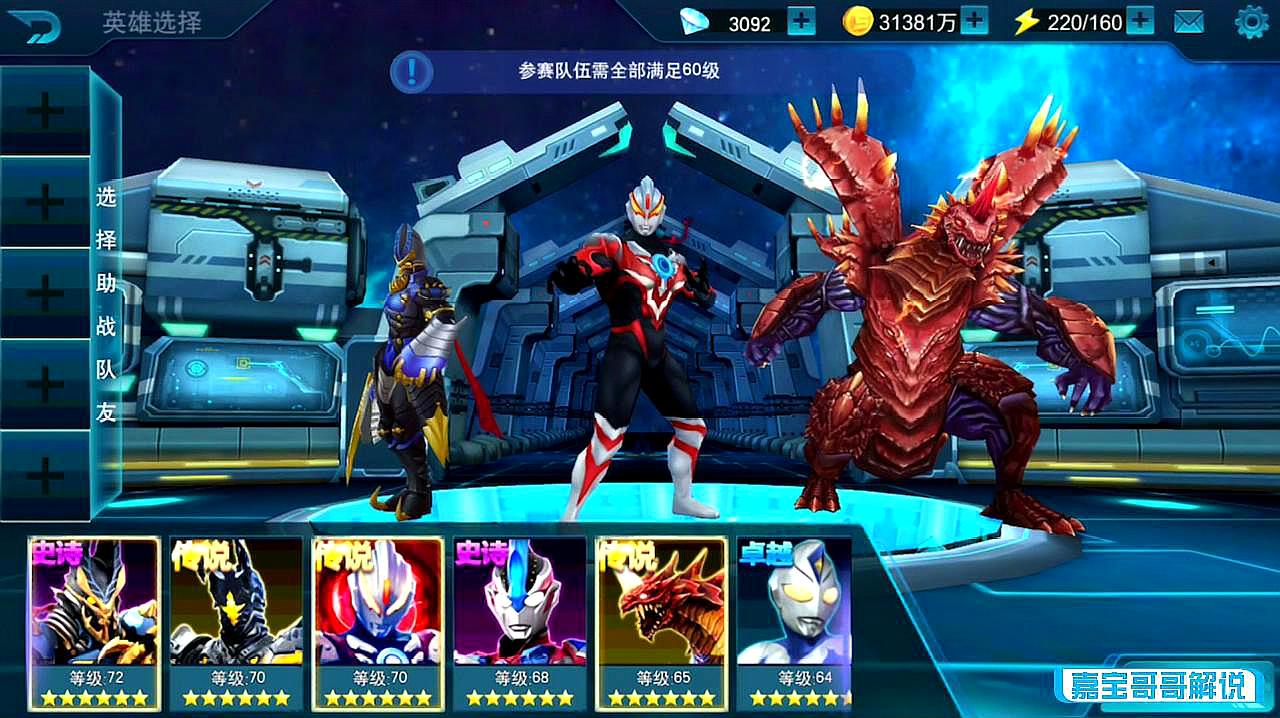Image resolution: width=1280 pixels, height=718 pixels.
Task: Choose the level 70 hero with yellow star
Action: point(237,620)
